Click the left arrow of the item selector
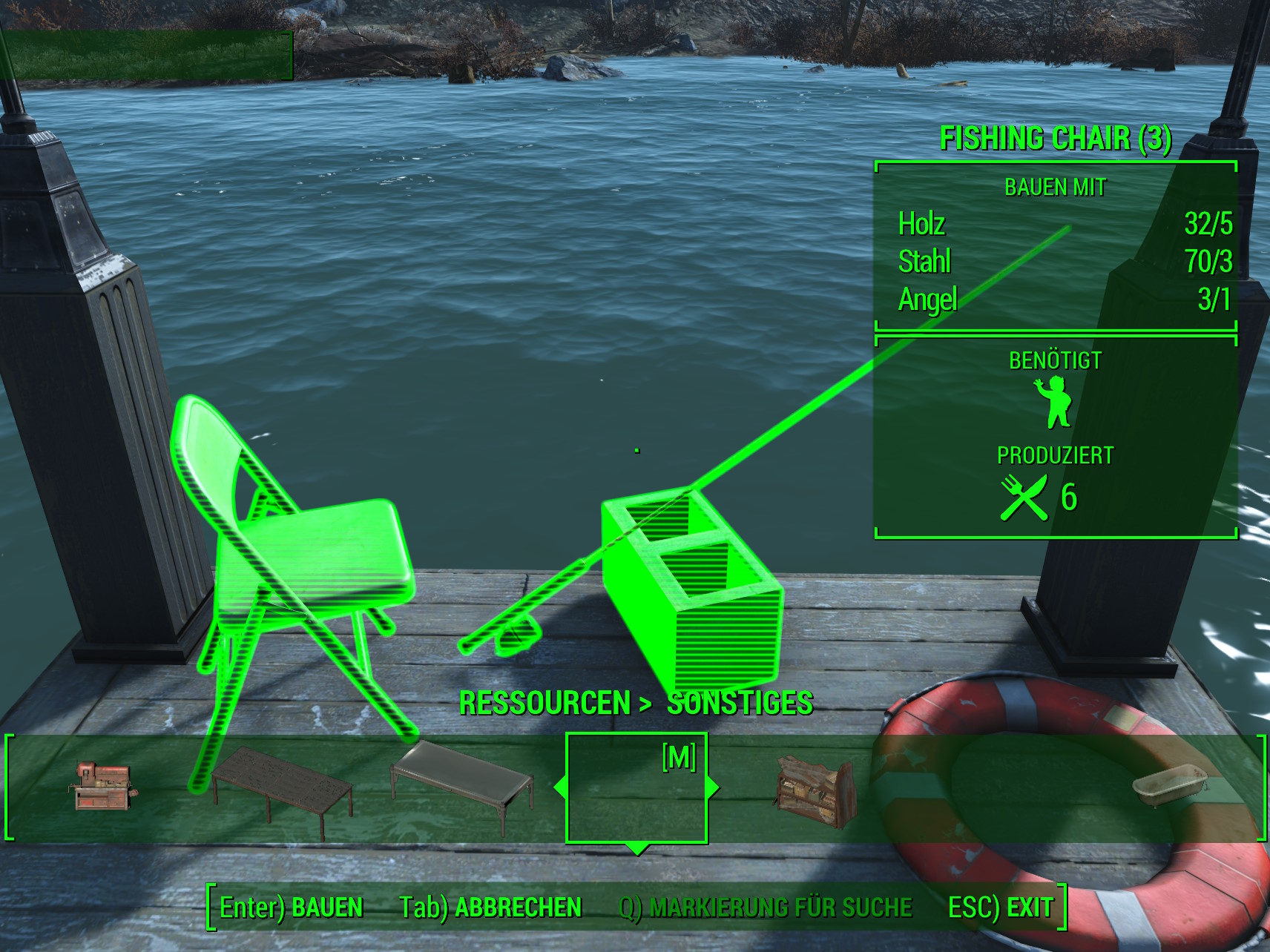The width and height of the screenshot is (1270, 952). [x=559, y=787]
